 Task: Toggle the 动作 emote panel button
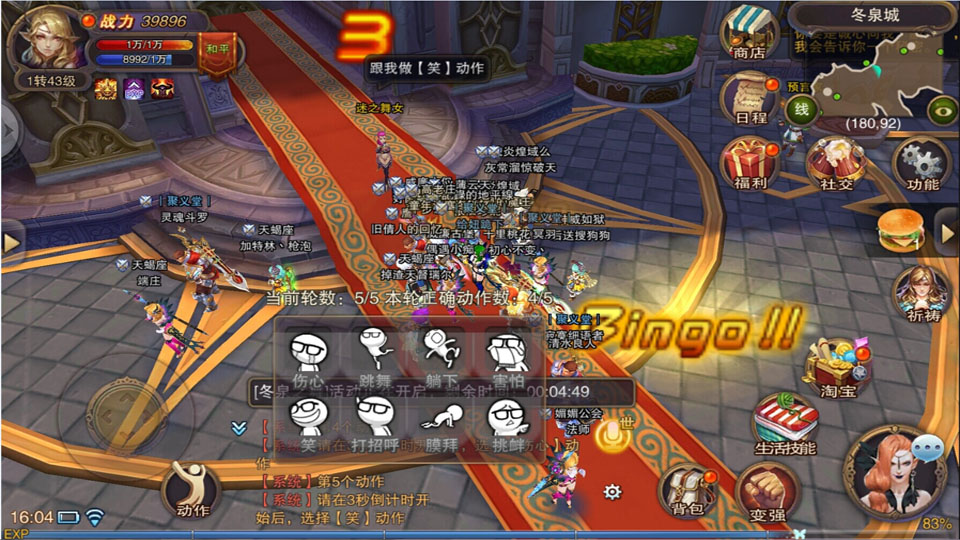[x=192, y=488]
